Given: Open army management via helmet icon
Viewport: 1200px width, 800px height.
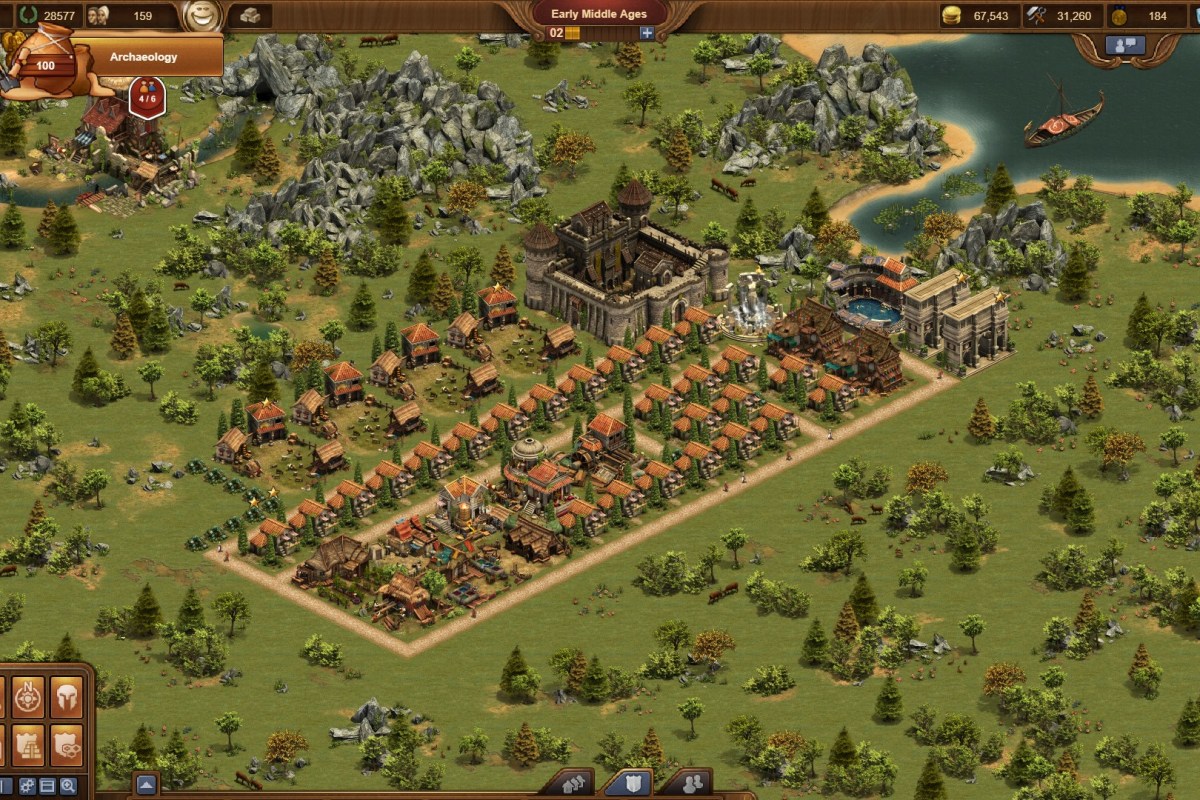Looking at the screenshot, I should click(x=66, y=697).
